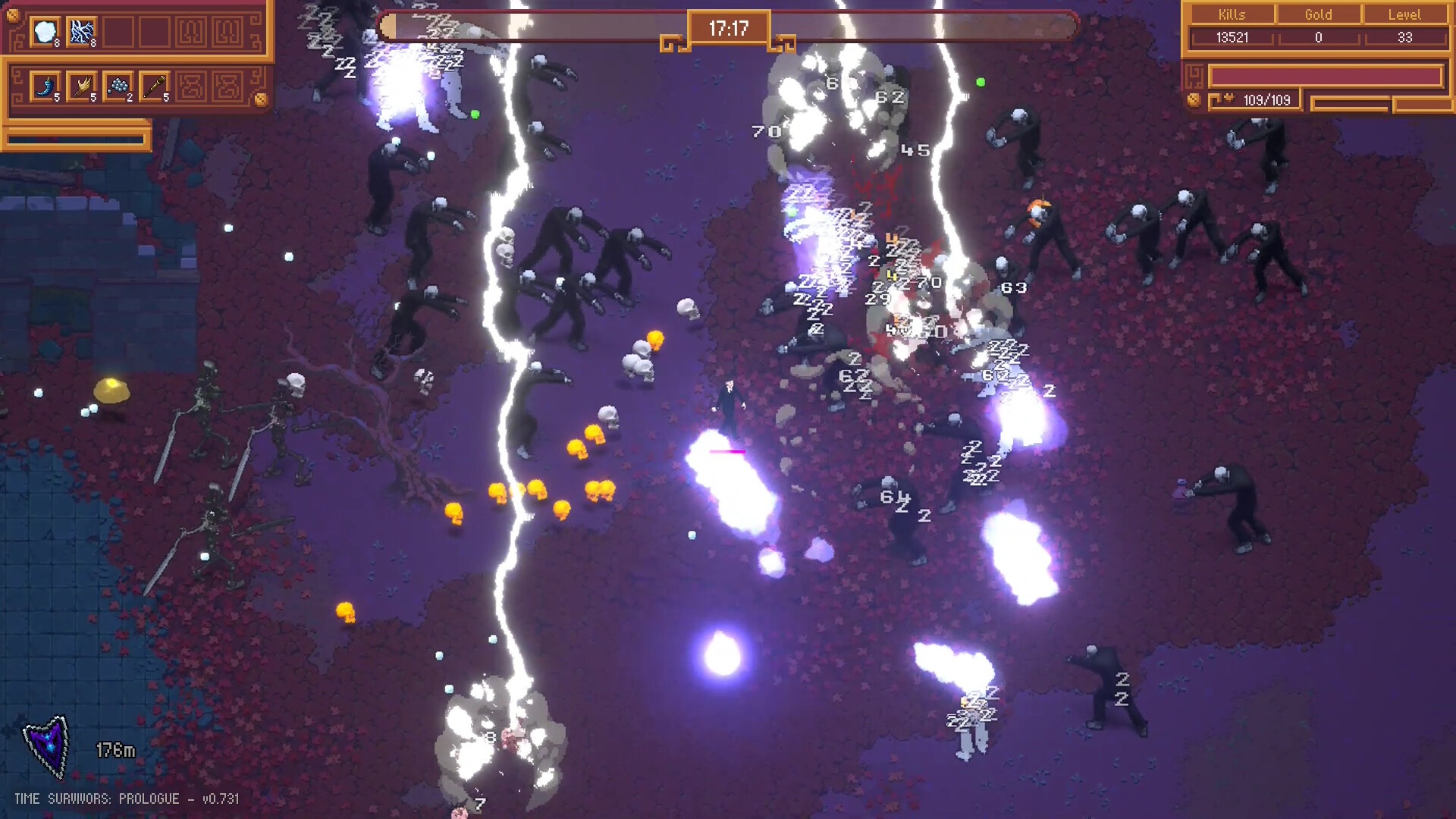Click the grey pellet cluster item
The width and height of the screenshot is (1456, 819).
click(118, 86)
